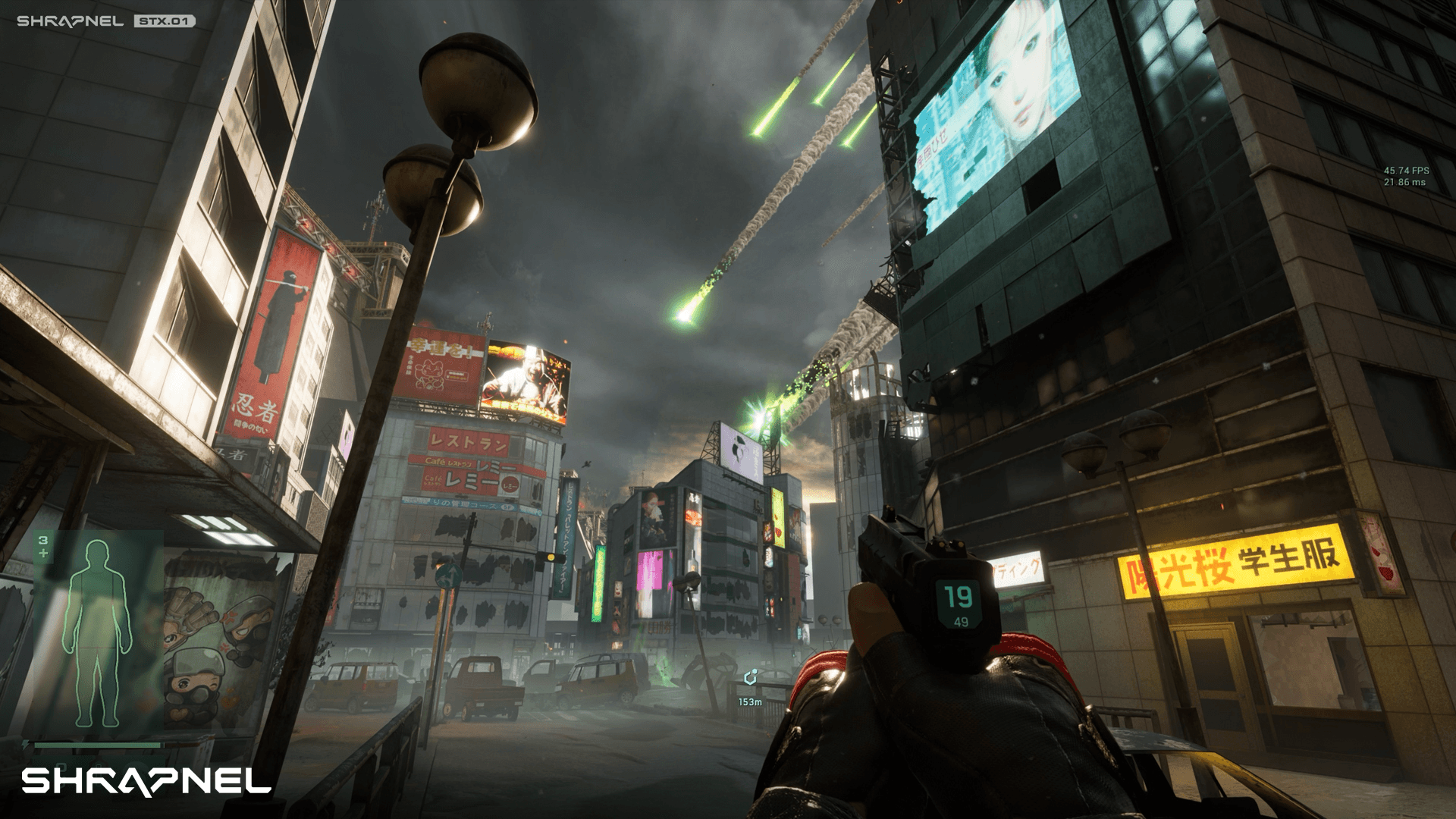The image size is (1456, 819).
Task: Click the SHRAPNEL wordmark at the bottom-left
Action: point(144,781)
